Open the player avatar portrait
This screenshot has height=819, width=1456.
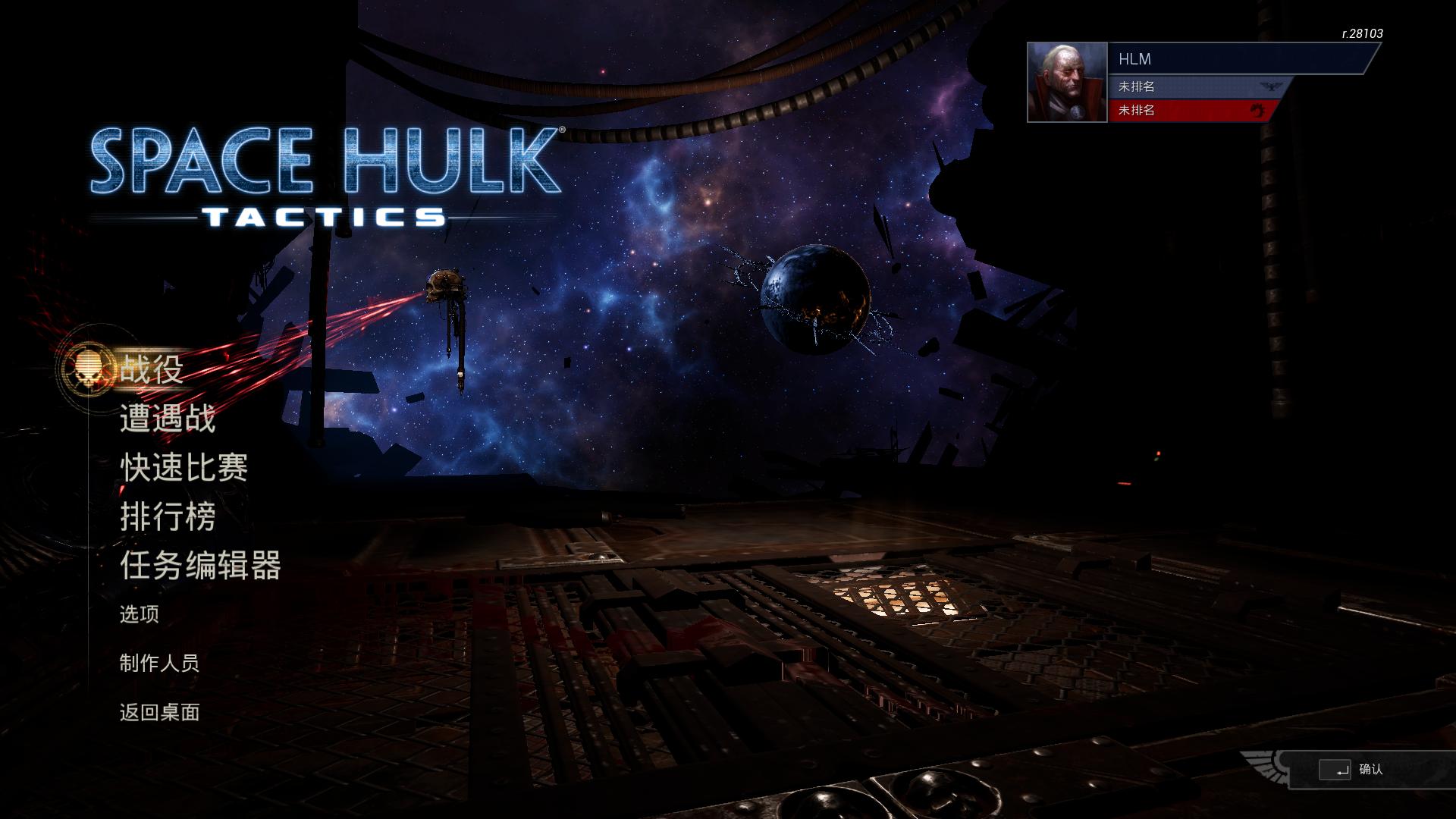pyautogui.click(x=1066, y=83)
